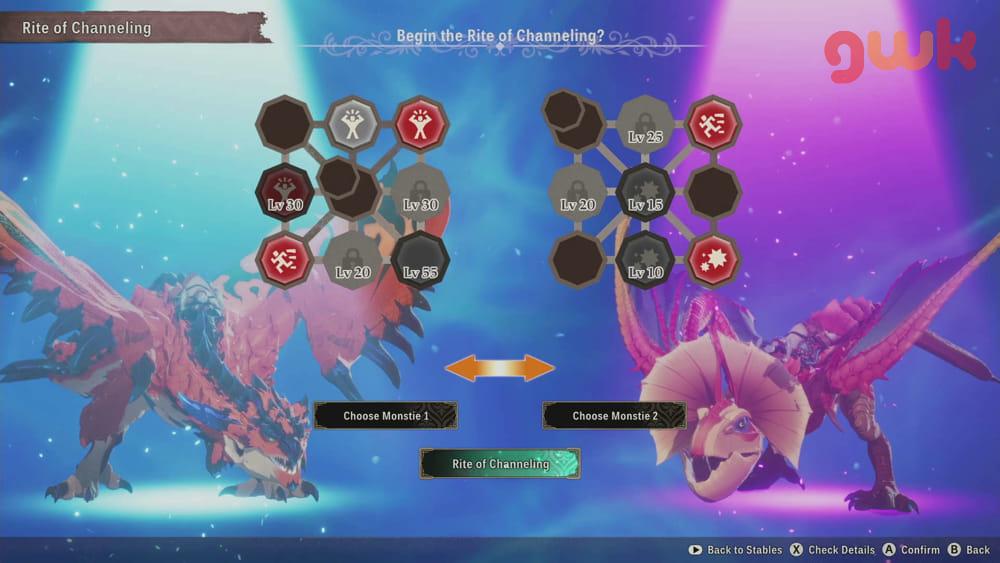Click the Choose Monstie 2 button
The image size is (1000, 563).
pyautogui.click(x=614, y=416)
